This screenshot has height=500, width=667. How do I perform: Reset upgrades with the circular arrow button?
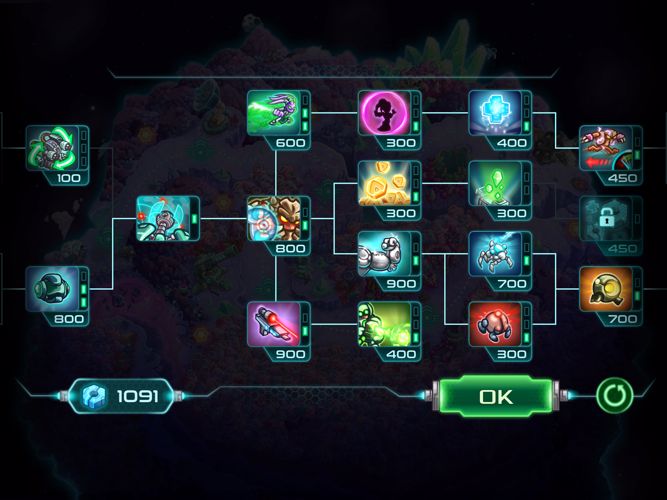pyautogui.click(x=614, y=395)
